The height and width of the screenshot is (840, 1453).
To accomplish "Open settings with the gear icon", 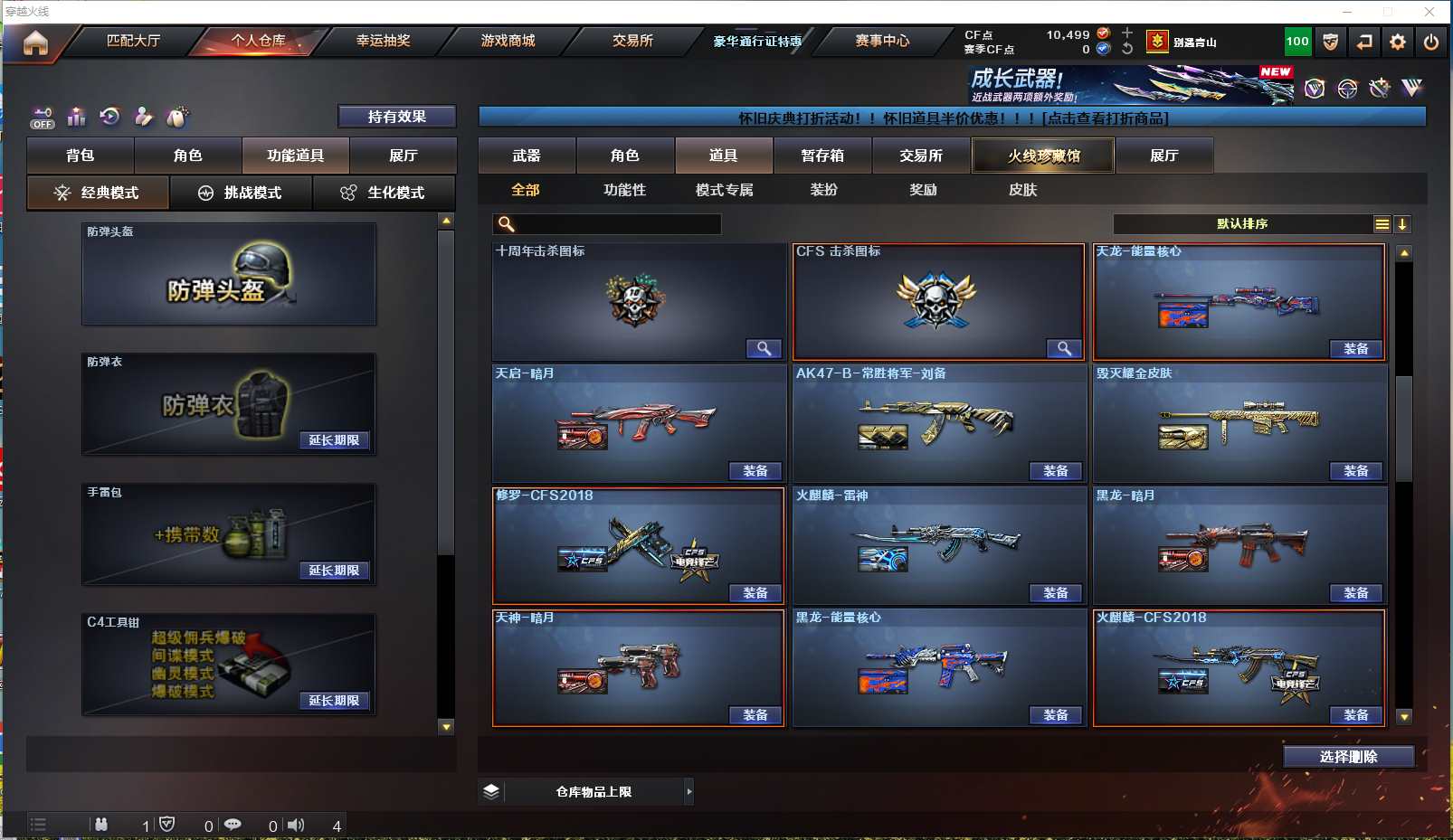I will 1398,42.
